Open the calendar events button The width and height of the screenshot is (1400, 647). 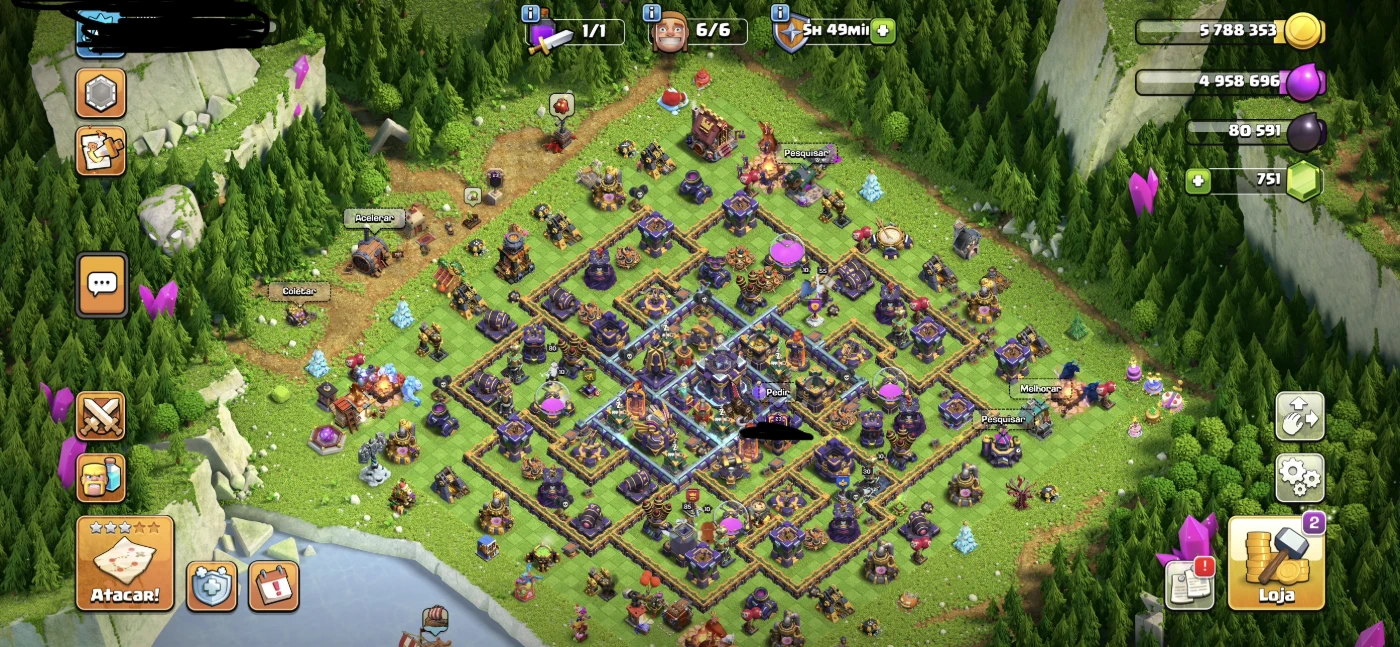point(273,585)
